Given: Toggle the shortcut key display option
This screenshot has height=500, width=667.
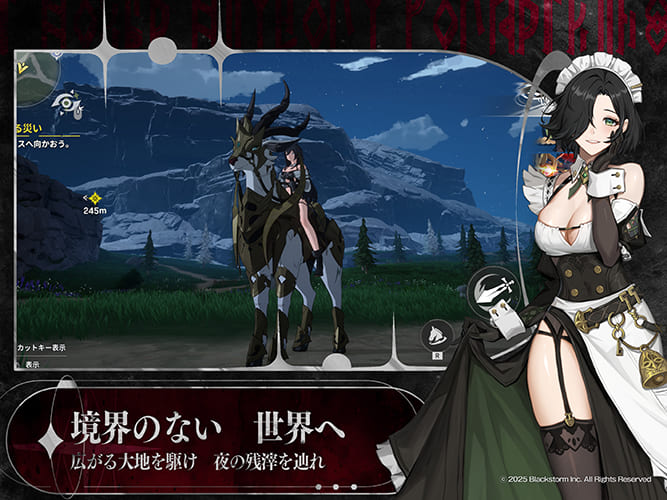Looking at the screenshot, I should [x=42, y=347].
